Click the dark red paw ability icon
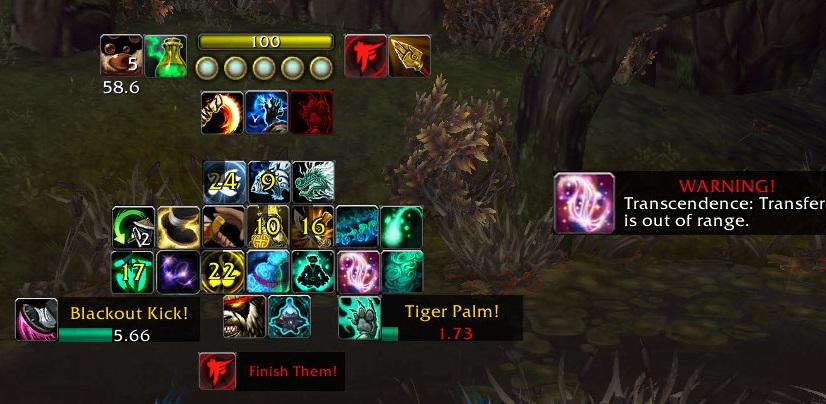 tap(312, 112)
